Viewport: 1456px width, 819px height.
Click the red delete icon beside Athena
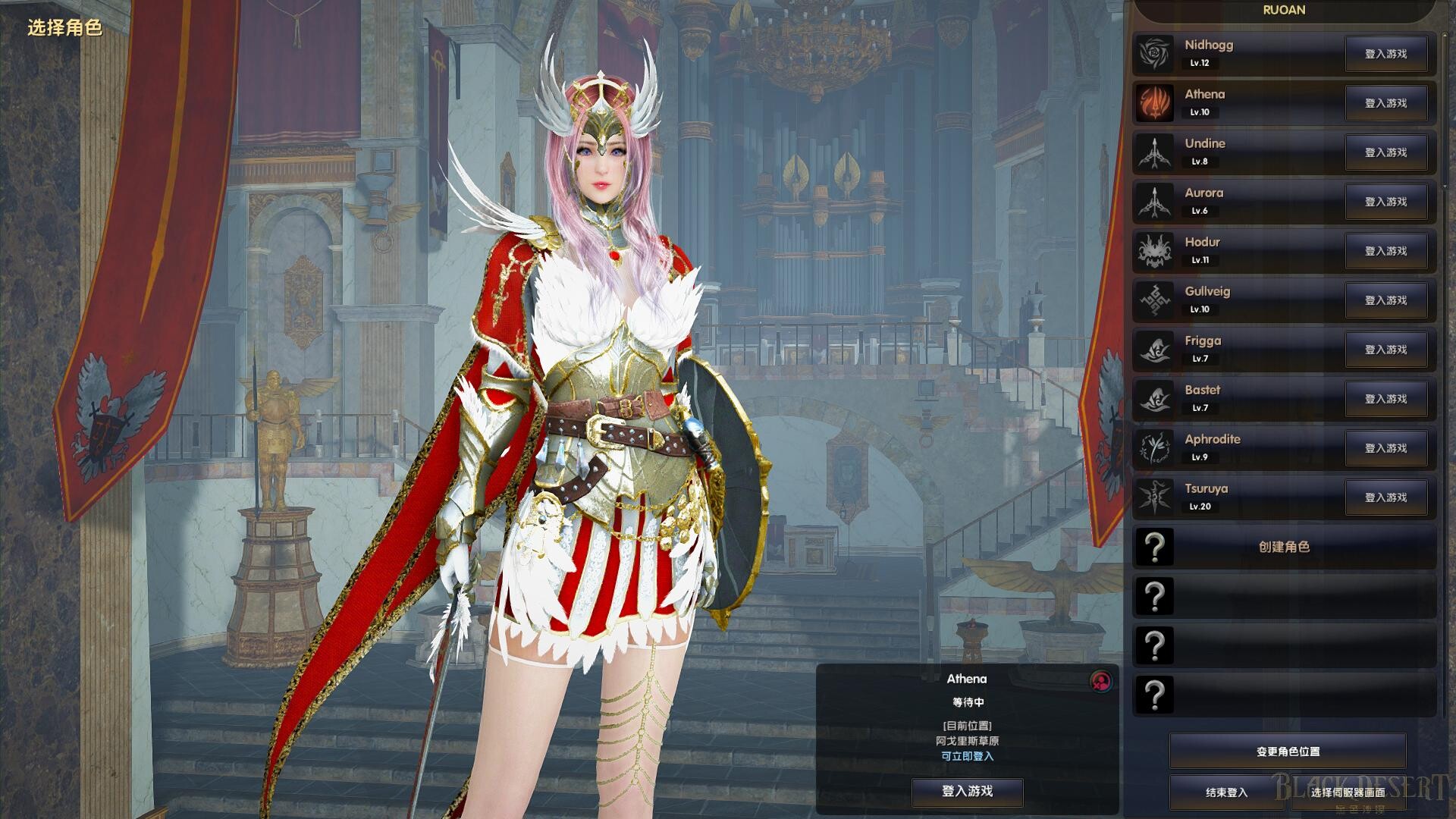coord(1100,681)
